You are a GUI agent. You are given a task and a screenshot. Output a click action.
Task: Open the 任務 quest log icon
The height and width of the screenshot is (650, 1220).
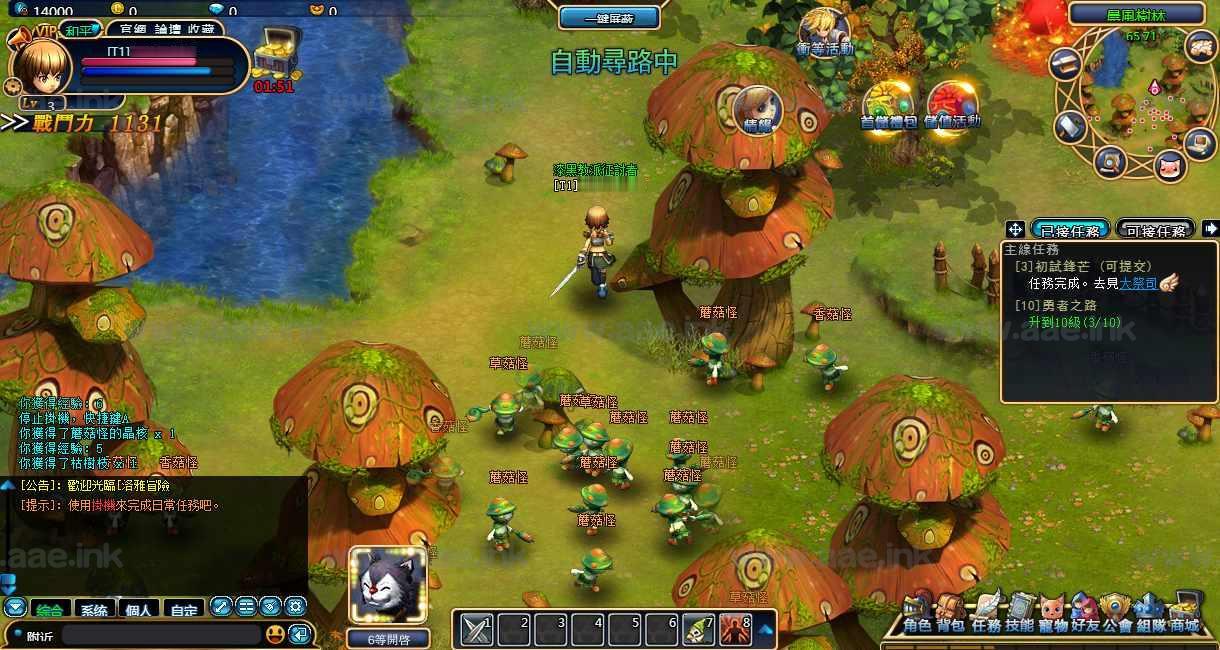986,611
